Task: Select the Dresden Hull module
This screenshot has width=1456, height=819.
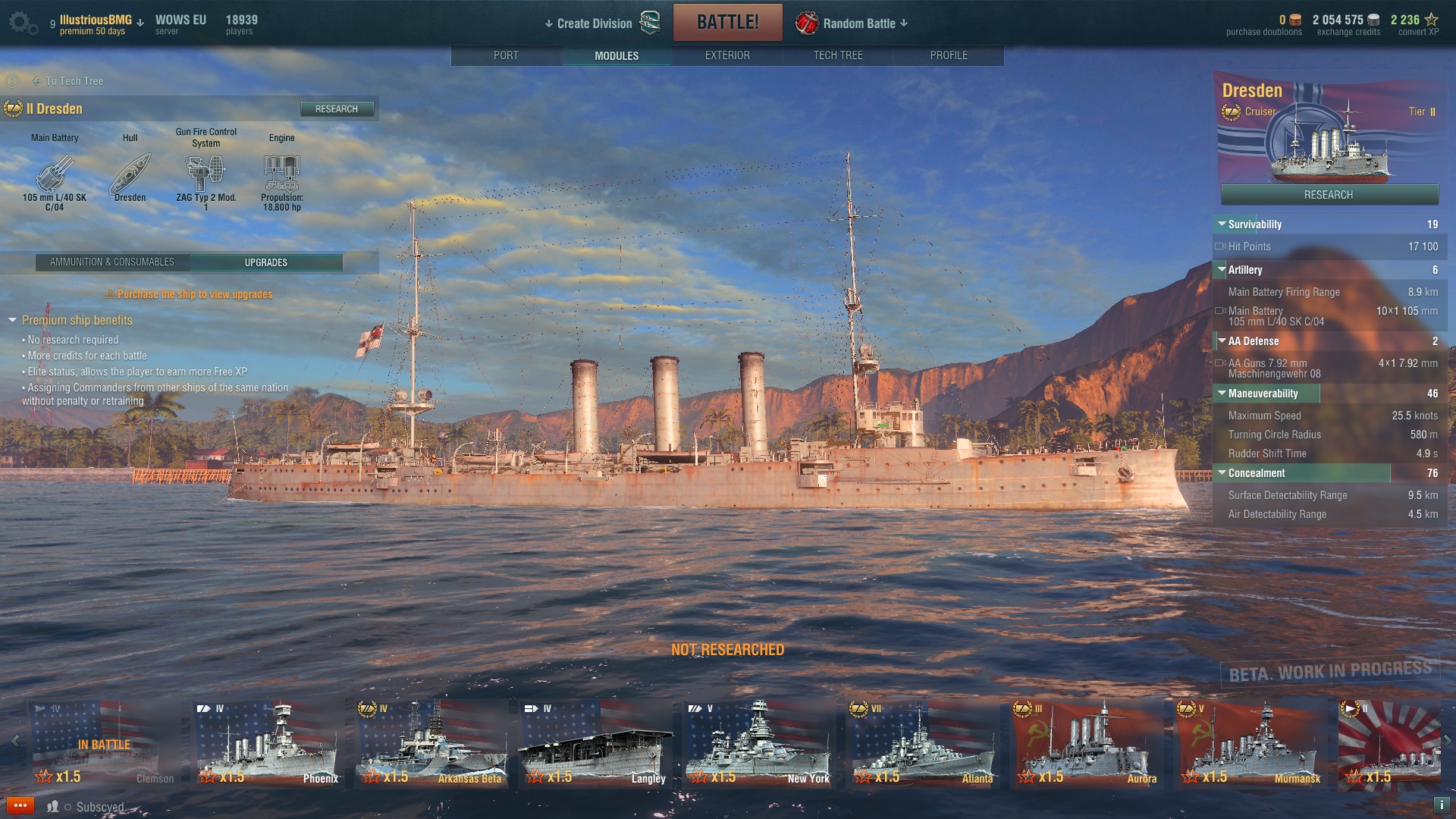Action: pyautogui.click(x=130, y=174)
